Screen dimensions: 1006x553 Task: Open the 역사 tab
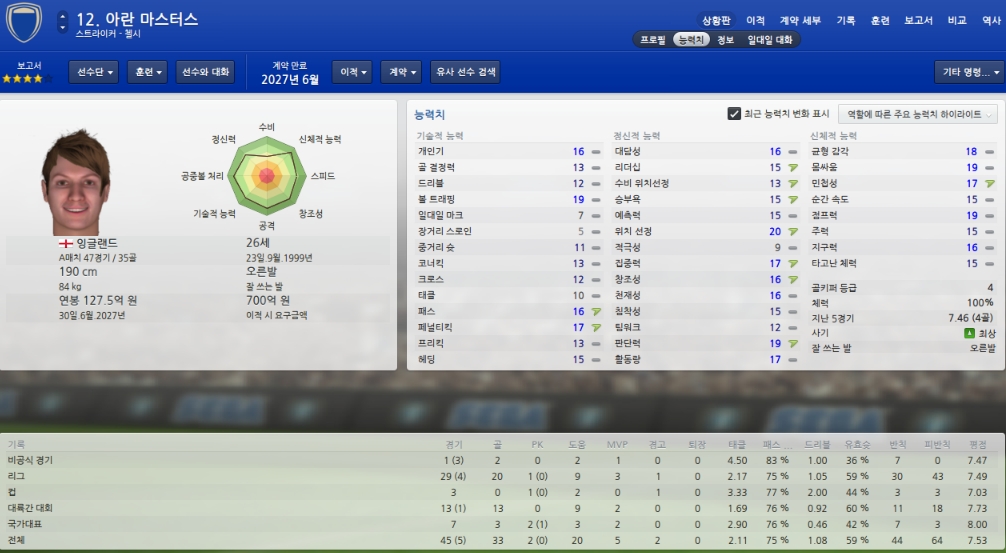coord(990,20)
